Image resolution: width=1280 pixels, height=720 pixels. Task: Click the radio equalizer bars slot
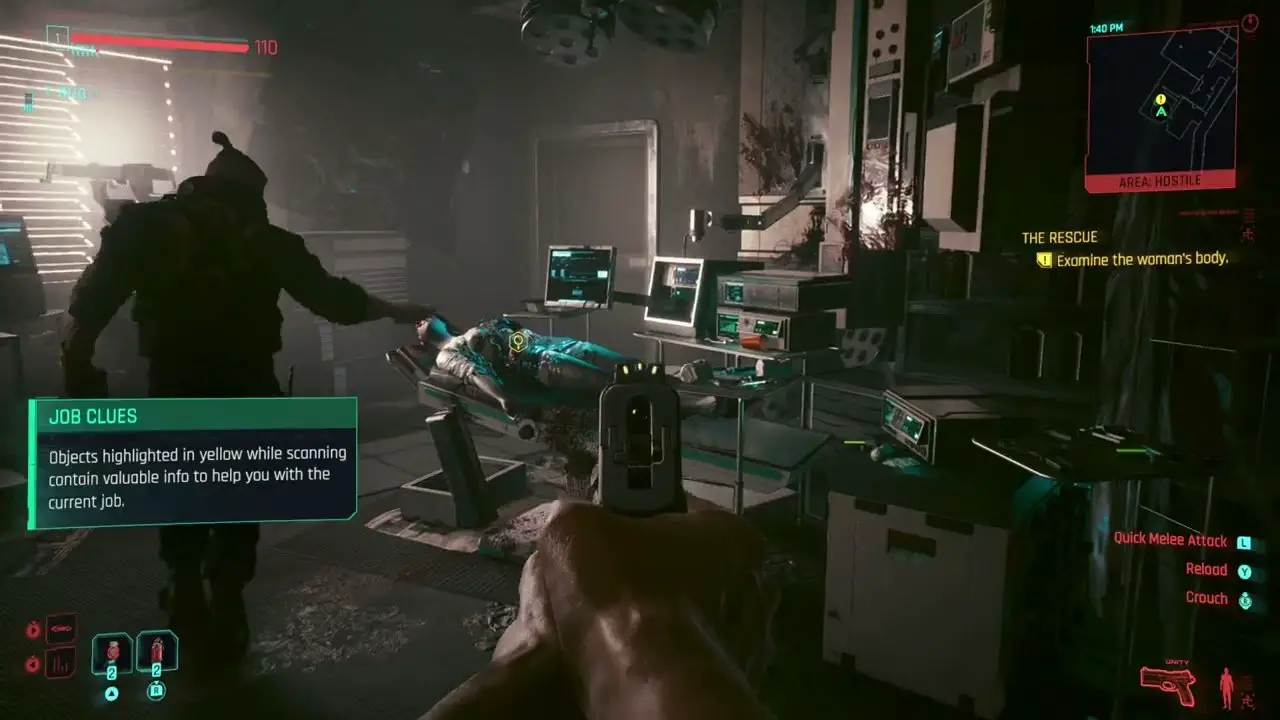pos(60,662)
